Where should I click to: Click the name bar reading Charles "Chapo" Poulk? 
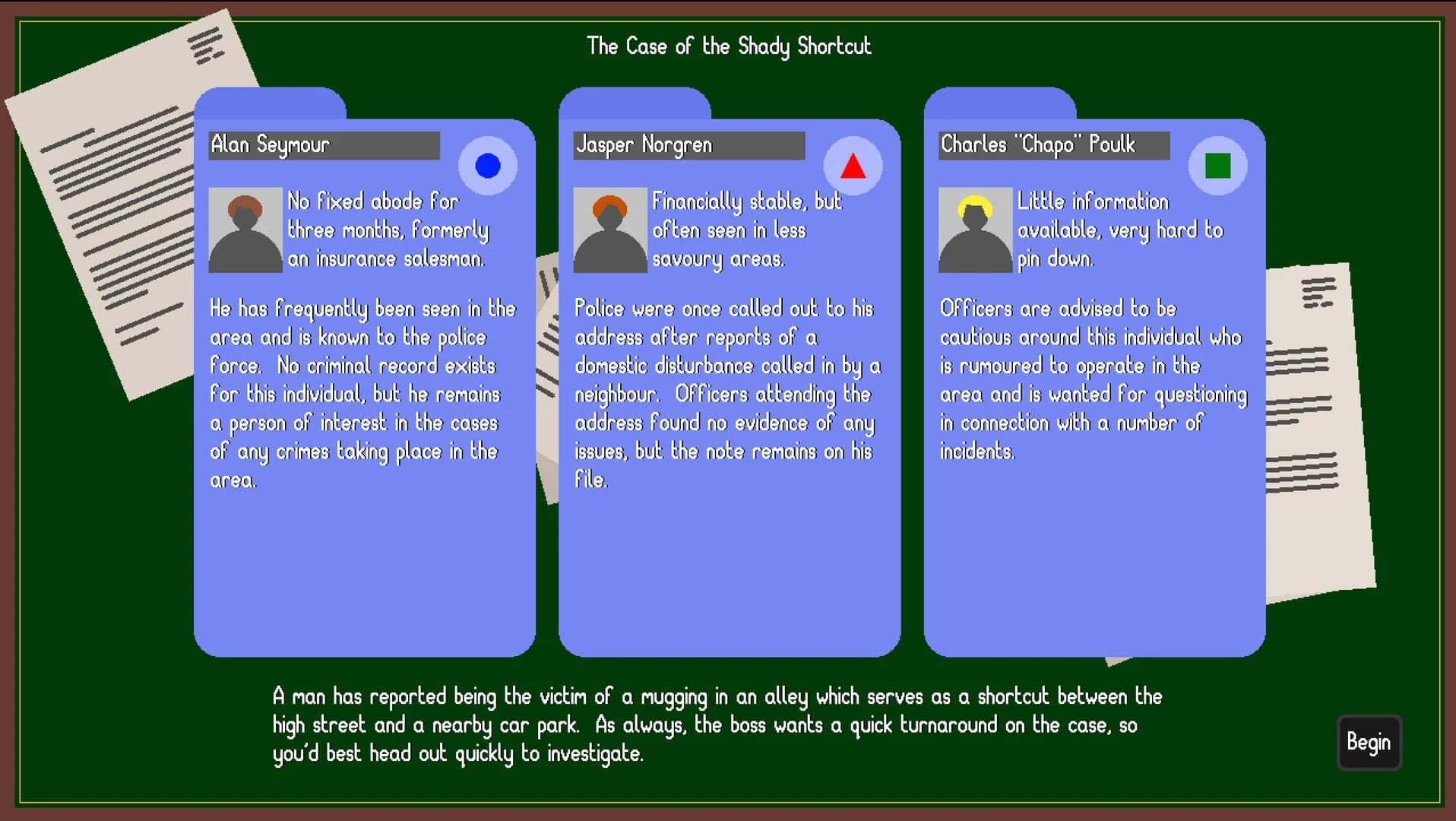(x=1052, y=145)
